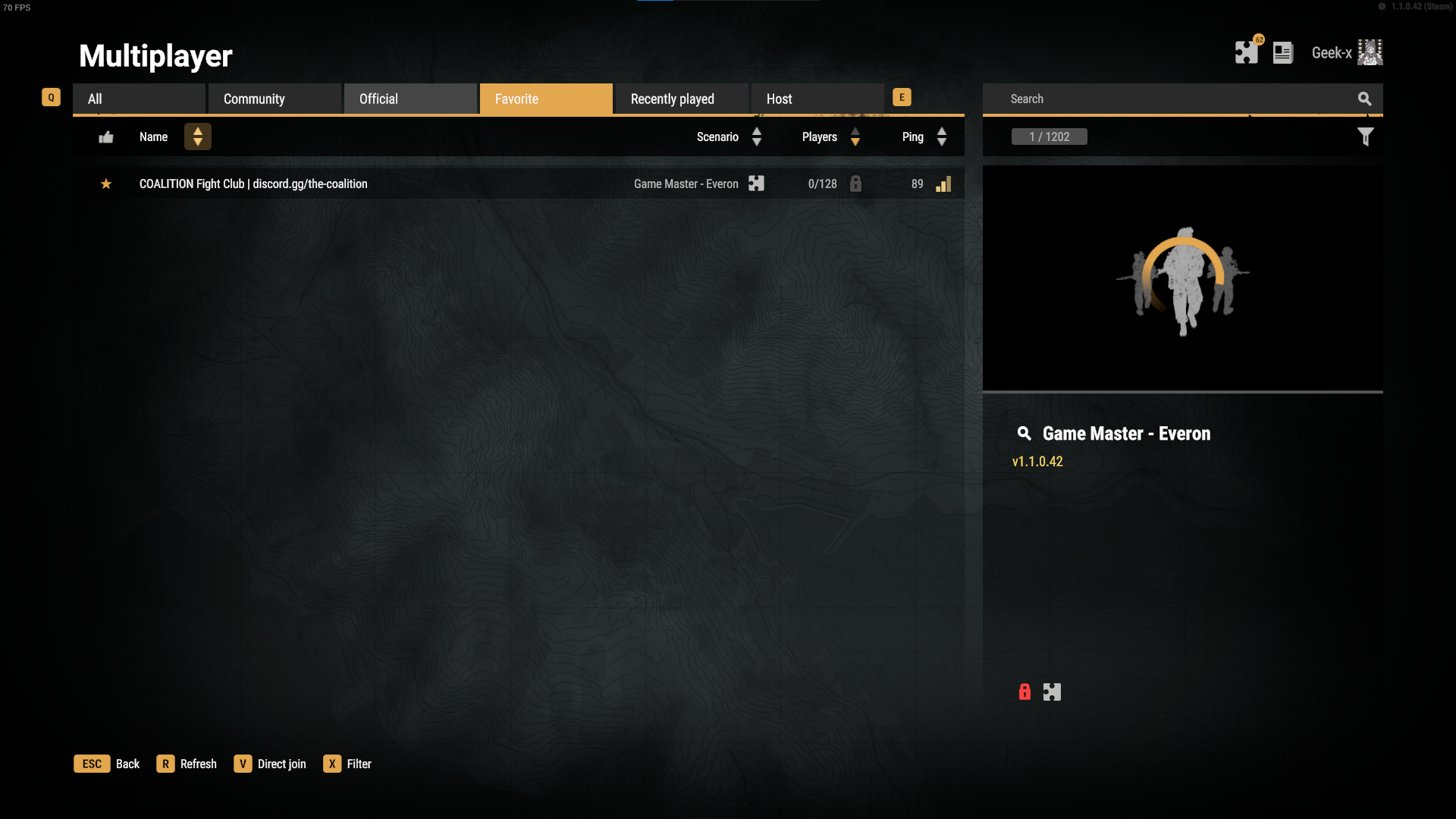Screen dimensions: 1456x819
Task: Show the Favorite servers tab
Action: tap(546, 99)
